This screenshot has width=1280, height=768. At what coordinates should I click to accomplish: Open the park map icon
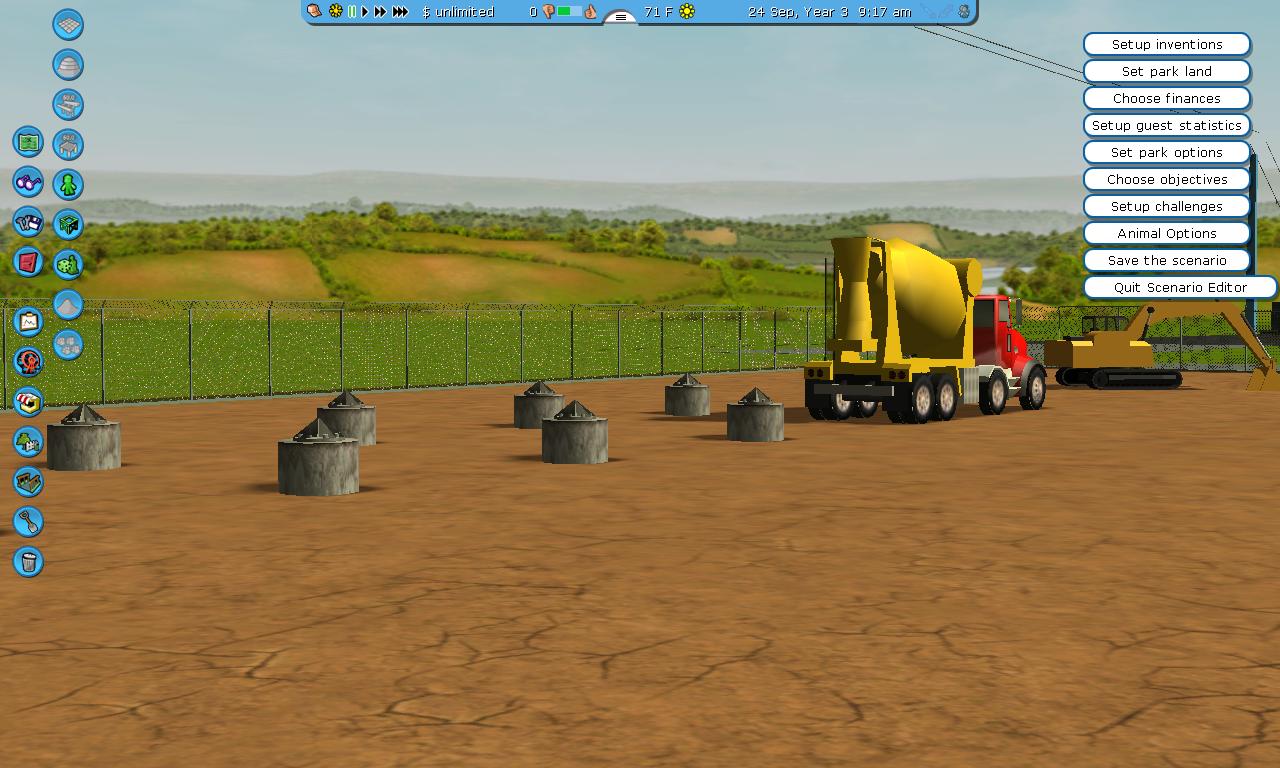(x=28, y=142)
